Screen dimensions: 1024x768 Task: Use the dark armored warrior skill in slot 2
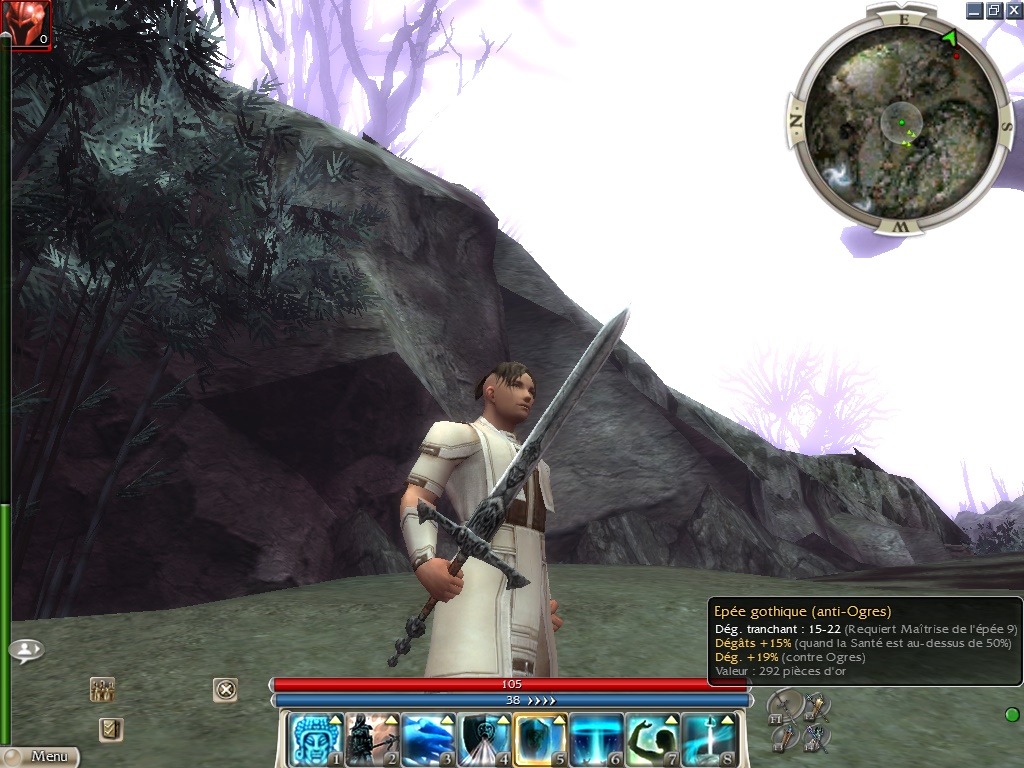pyautogui.click(x=372, y=740)
